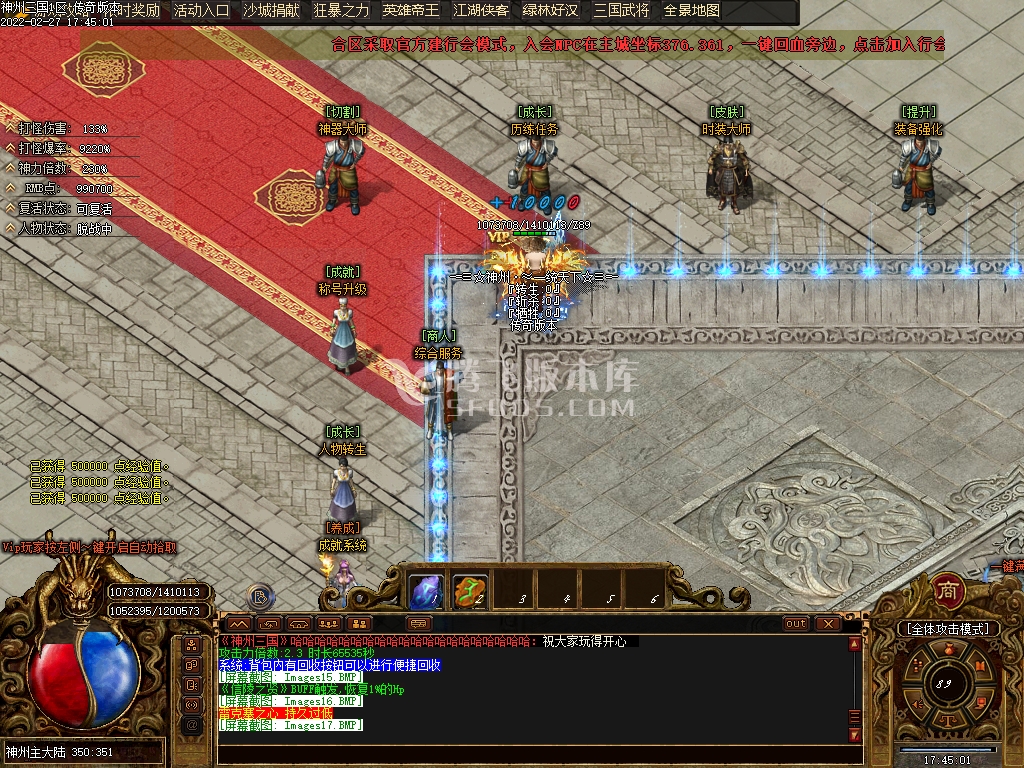Open the 江湖侠客 menu entry
1024x768 pixels.
(x=481, y=11)
